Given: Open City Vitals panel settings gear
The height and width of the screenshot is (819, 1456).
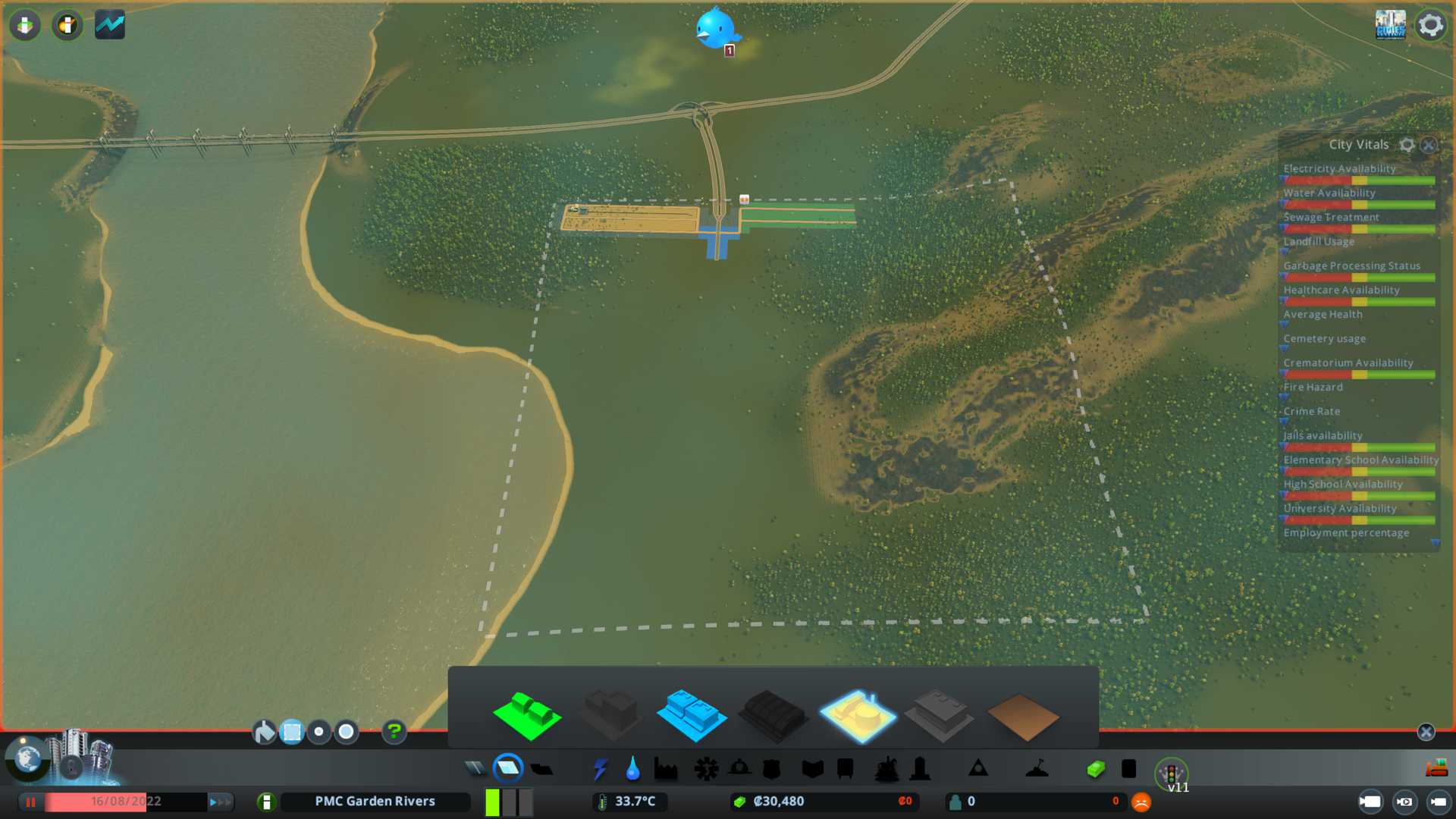Looking at the screenshot, I should [x=1407, y=145].
